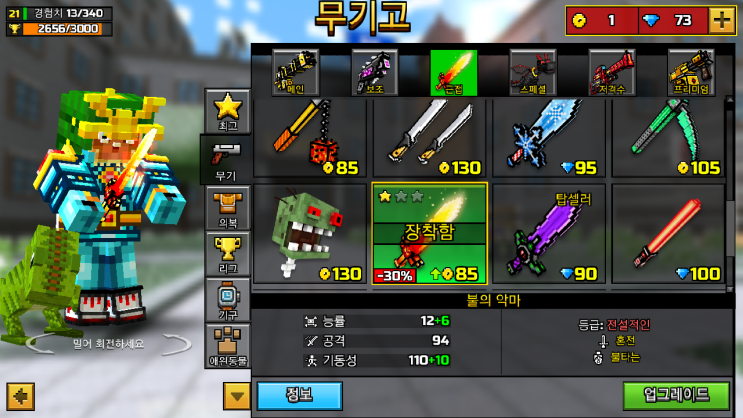743x418 pixels.
Task: Pick the red lightsaber costing 100 gems
Action: [x=668, y=234]
